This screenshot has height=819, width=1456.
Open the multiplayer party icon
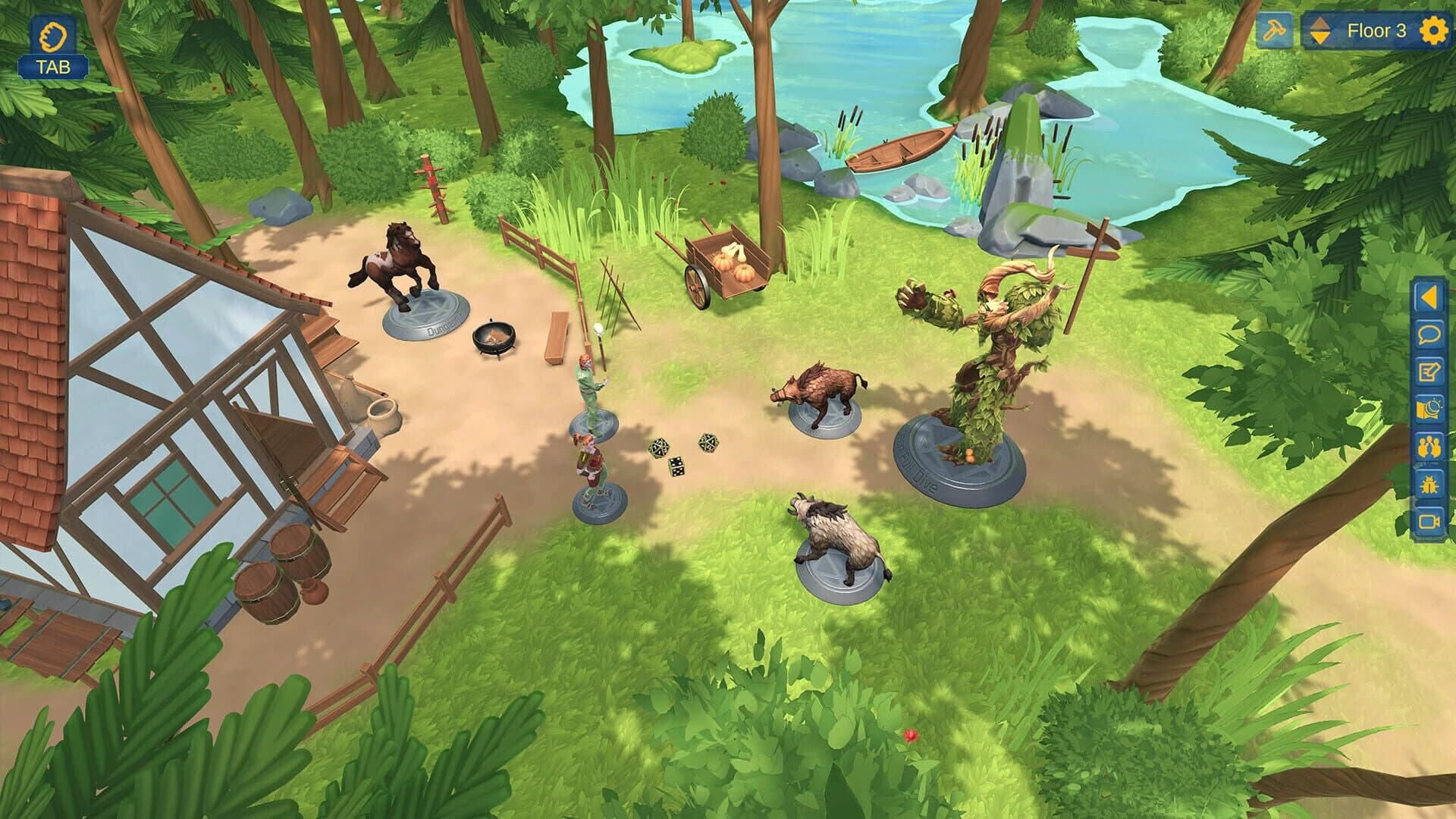[x=1429, y=446]
